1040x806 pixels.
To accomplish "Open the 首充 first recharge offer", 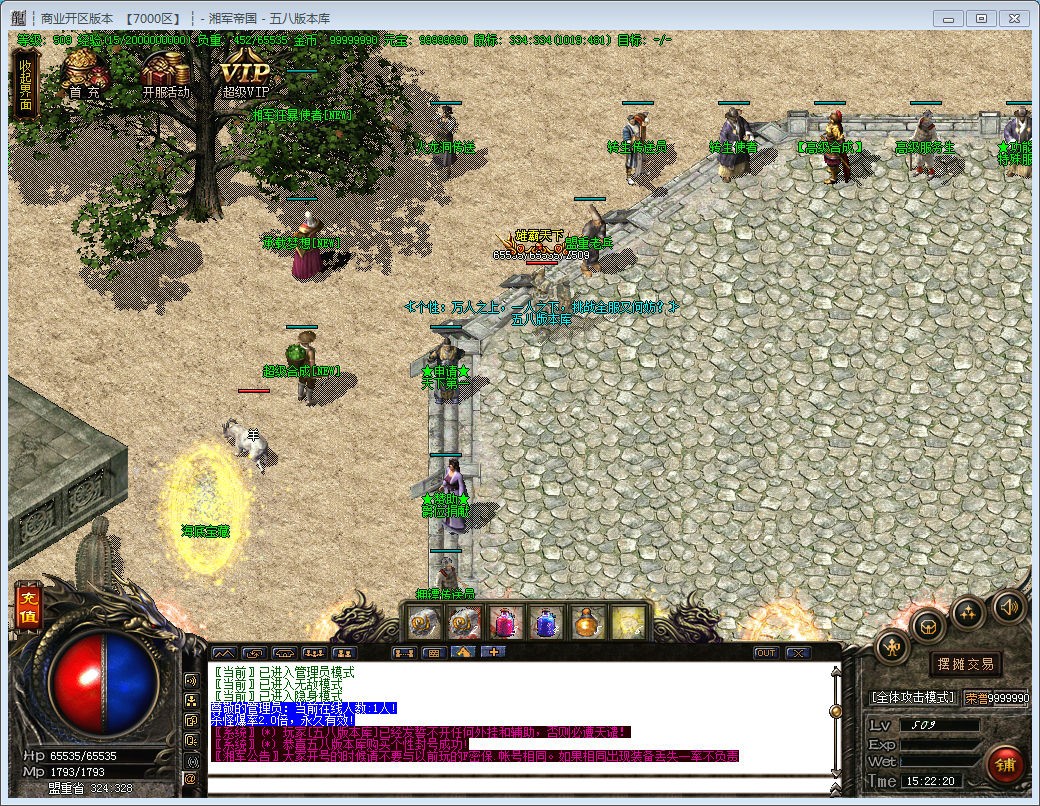I will [x=84, y=76].
